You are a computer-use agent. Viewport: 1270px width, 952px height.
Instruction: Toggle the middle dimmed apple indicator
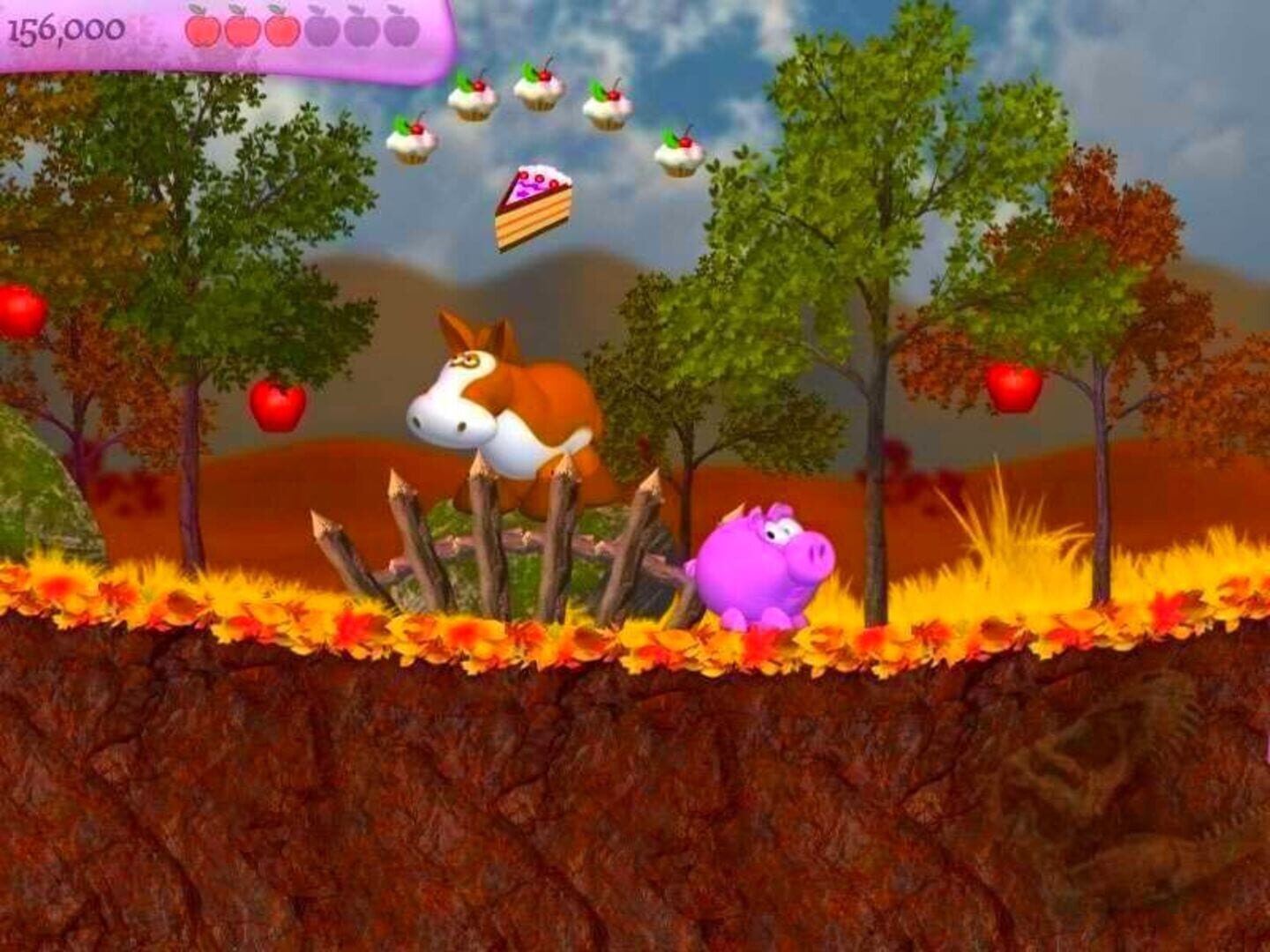click(360, 29)
